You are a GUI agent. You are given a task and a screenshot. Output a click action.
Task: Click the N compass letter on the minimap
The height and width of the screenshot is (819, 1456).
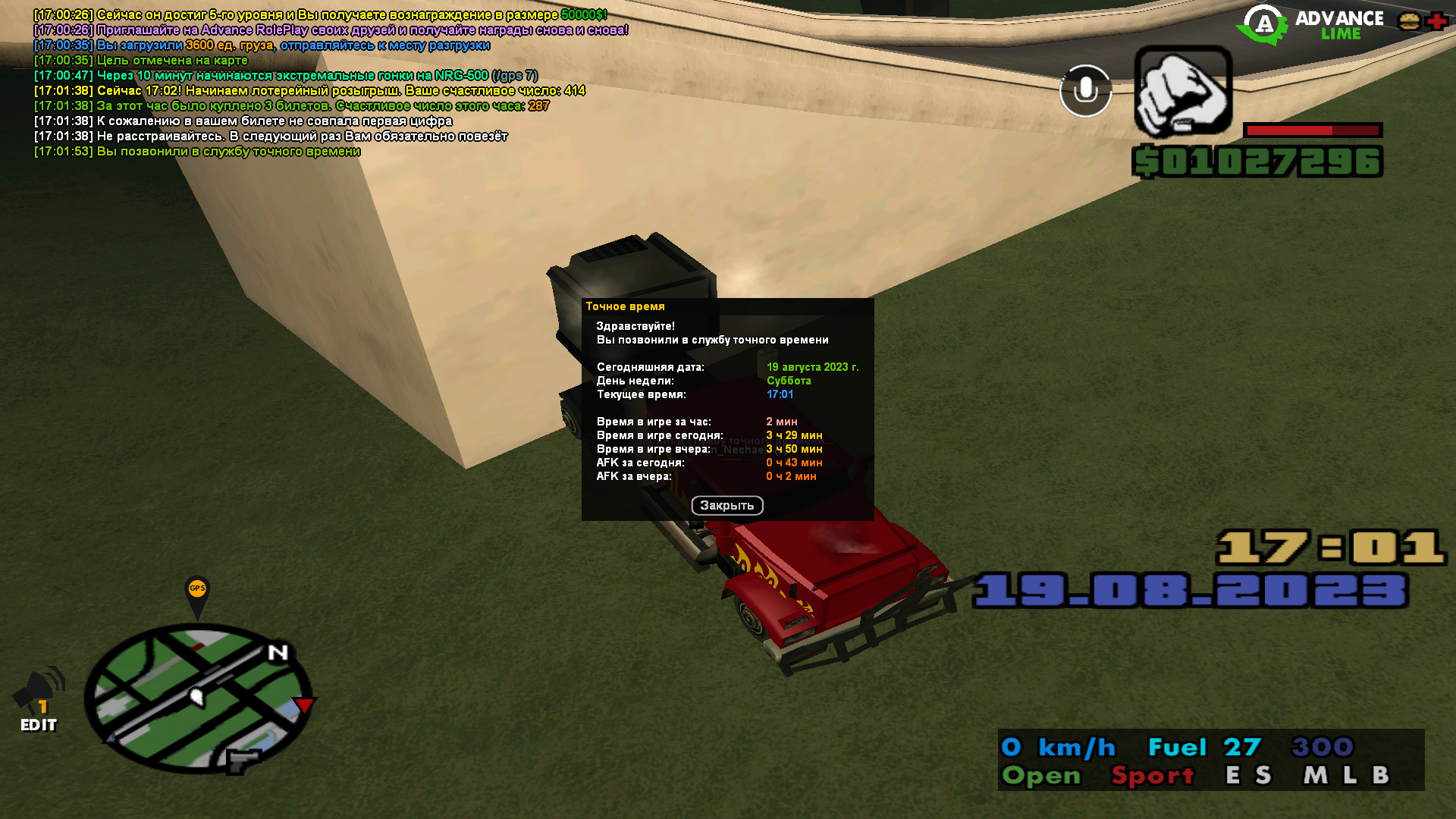click(276, 653)
